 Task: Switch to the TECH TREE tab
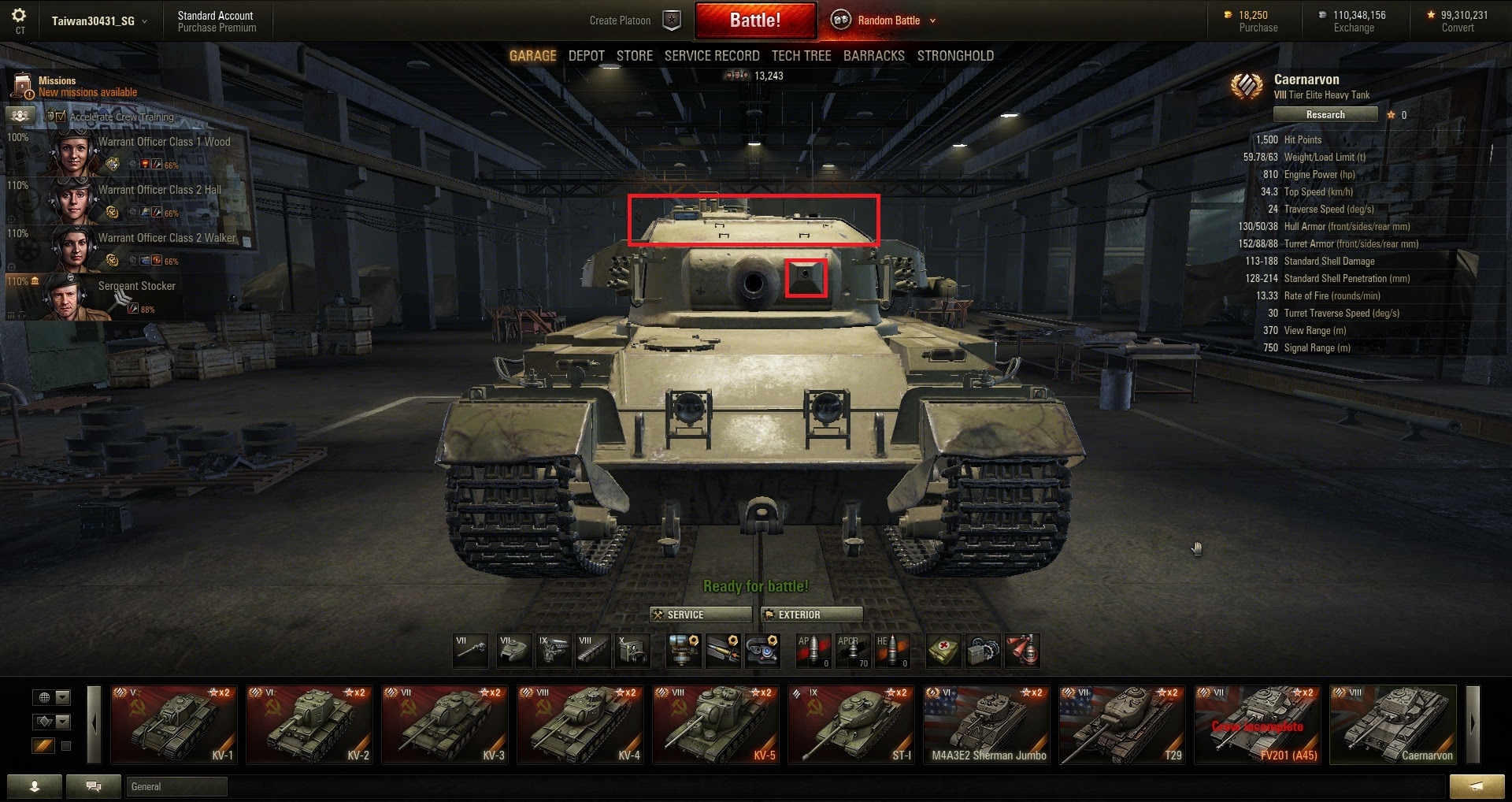(801, 55)
